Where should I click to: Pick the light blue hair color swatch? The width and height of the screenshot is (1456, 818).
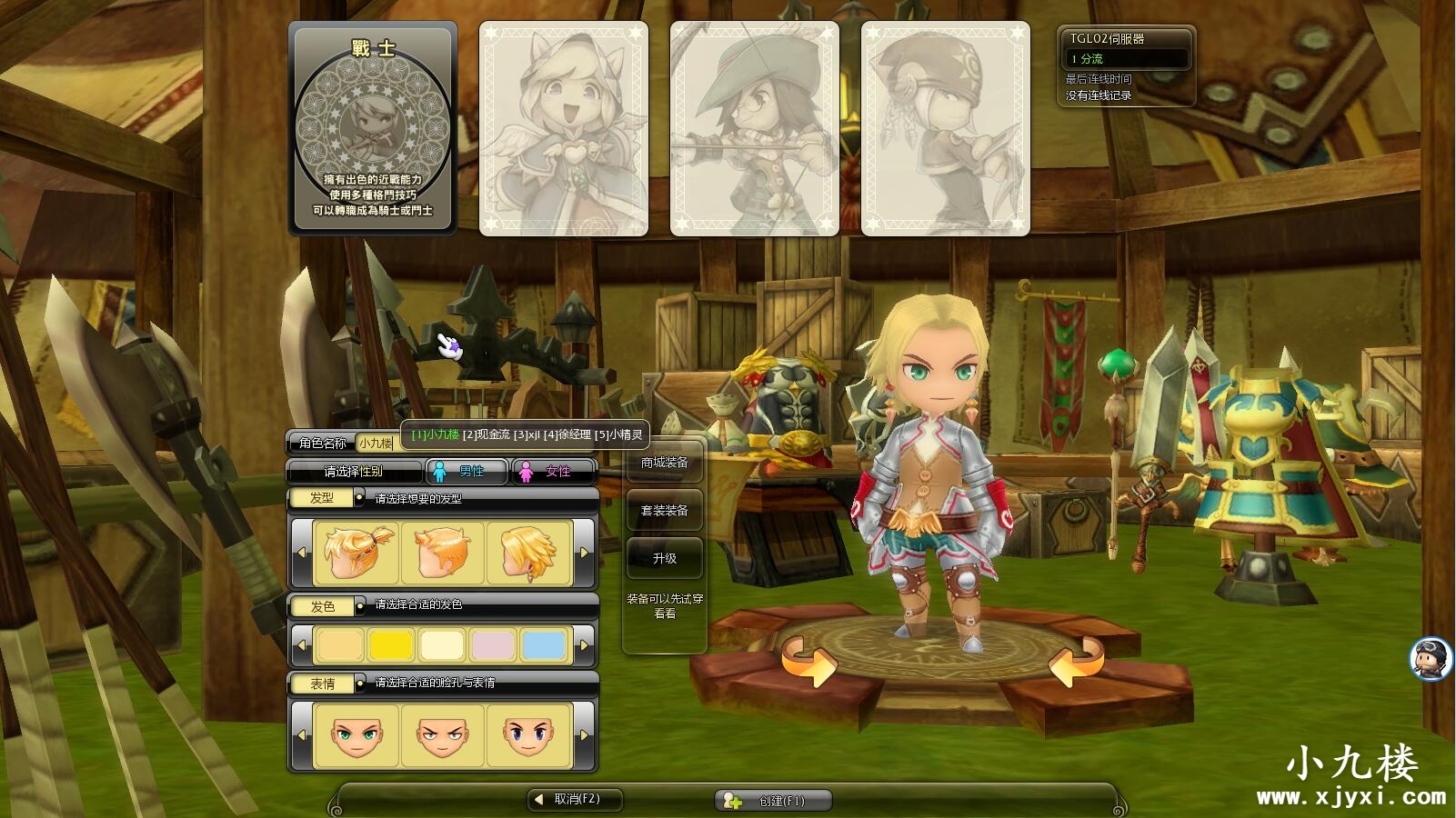point(544,645)
